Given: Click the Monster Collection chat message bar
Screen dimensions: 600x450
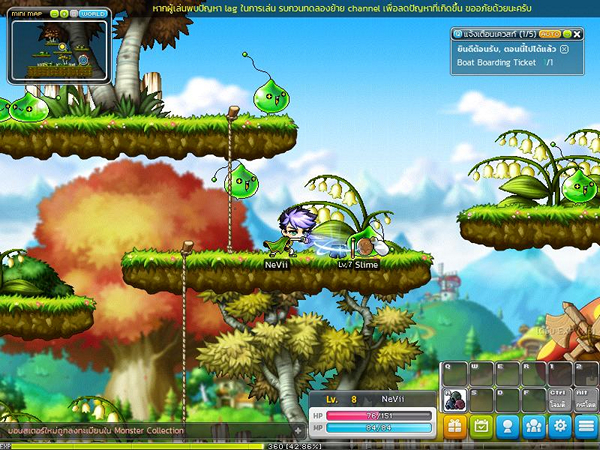Looking at the screenshot, I should [x=140, y=431].
